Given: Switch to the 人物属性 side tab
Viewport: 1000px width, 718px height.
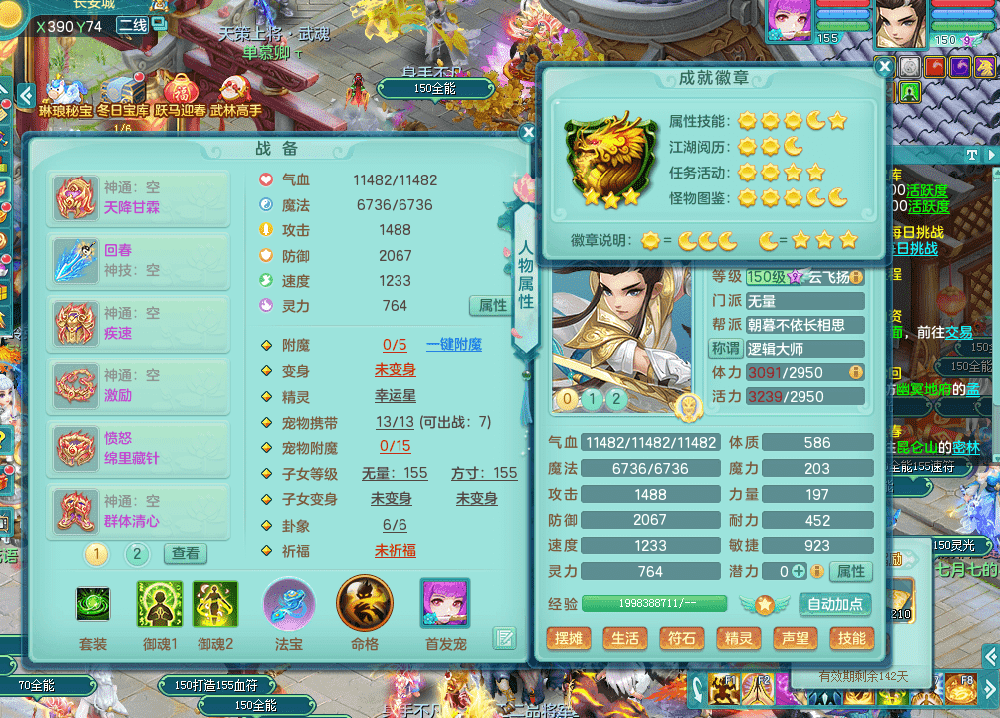Looking at the screenshot, I should tap(525, 276).
